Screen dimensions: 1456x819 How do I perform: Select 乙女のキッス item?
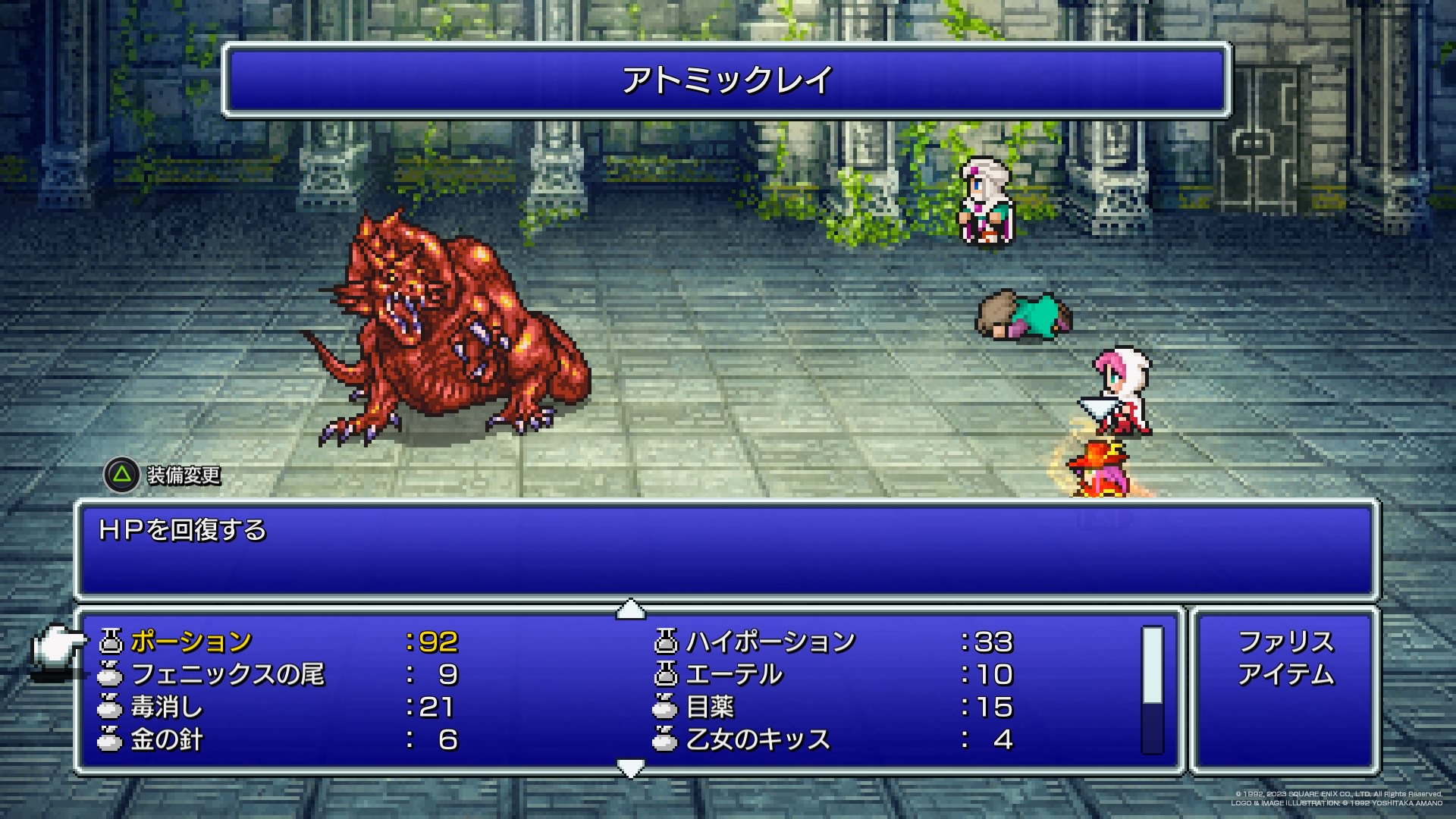pos(758,740)
